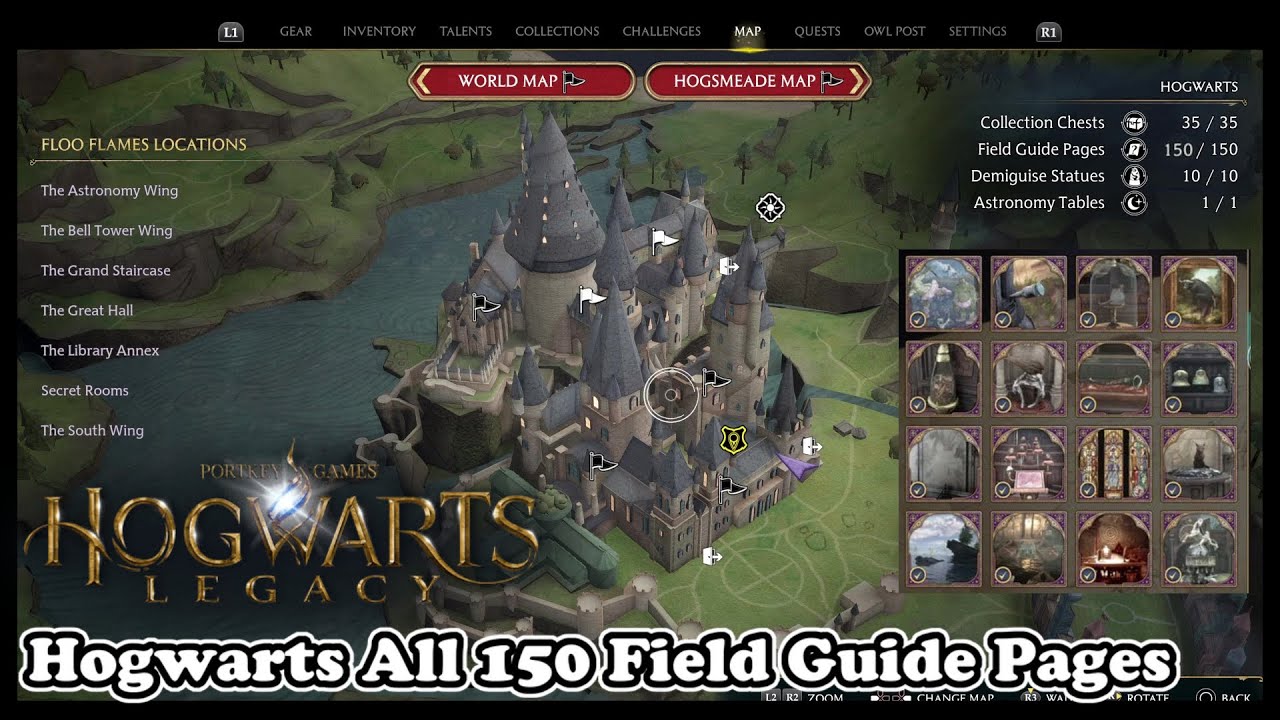Click the L1 shoulder button prompt
Screen dimensions: 1280x720
coord(230,31)
